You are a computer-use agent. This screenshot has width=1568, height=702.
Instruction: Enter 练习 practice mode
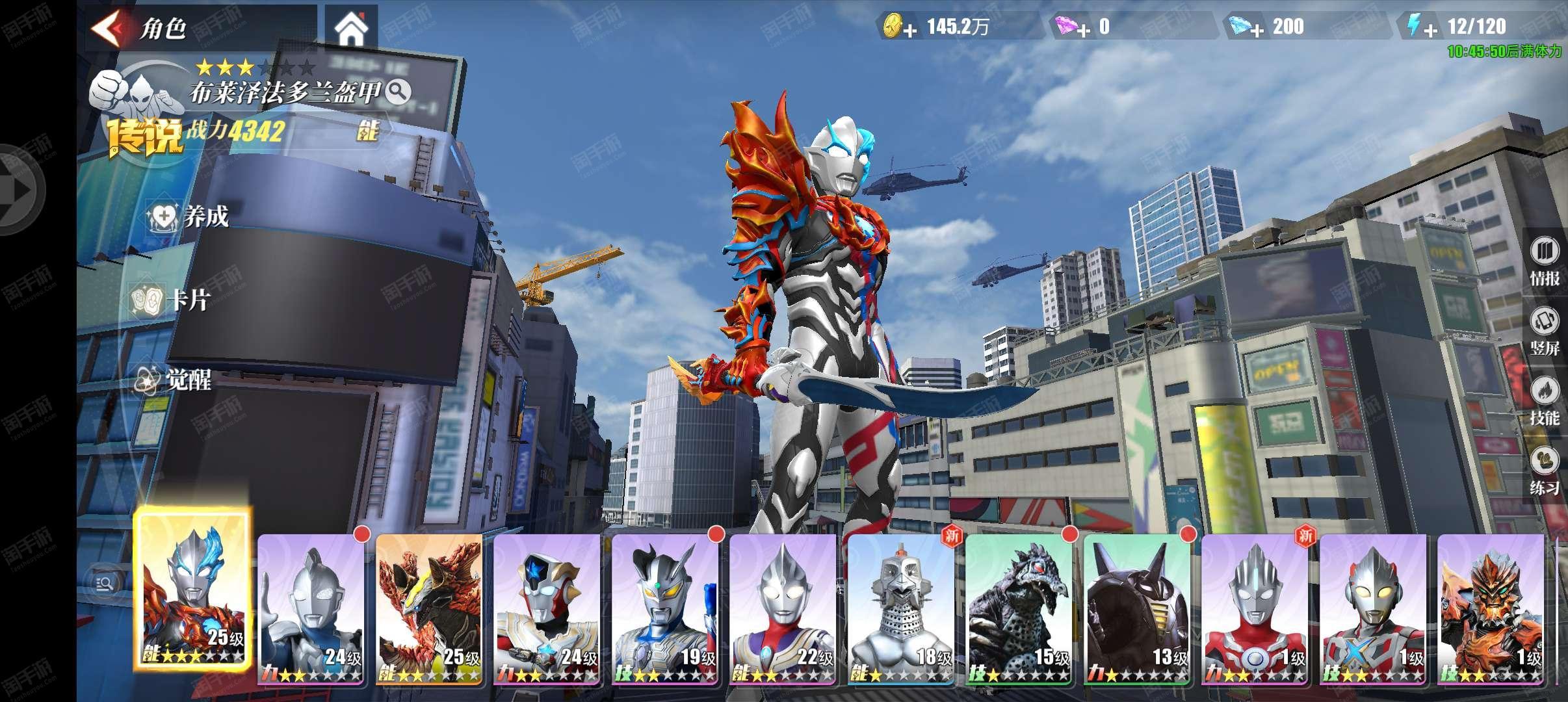click(x=1545, y=473)
